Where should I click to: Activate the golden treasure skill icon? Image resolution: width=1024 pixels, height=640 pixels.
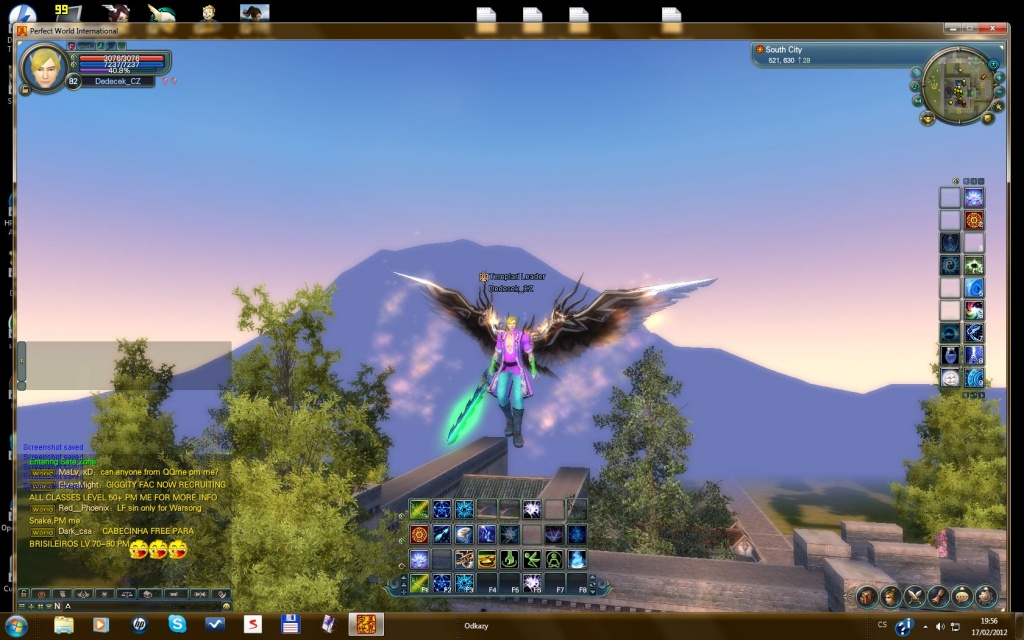click(x=487, y=559)
